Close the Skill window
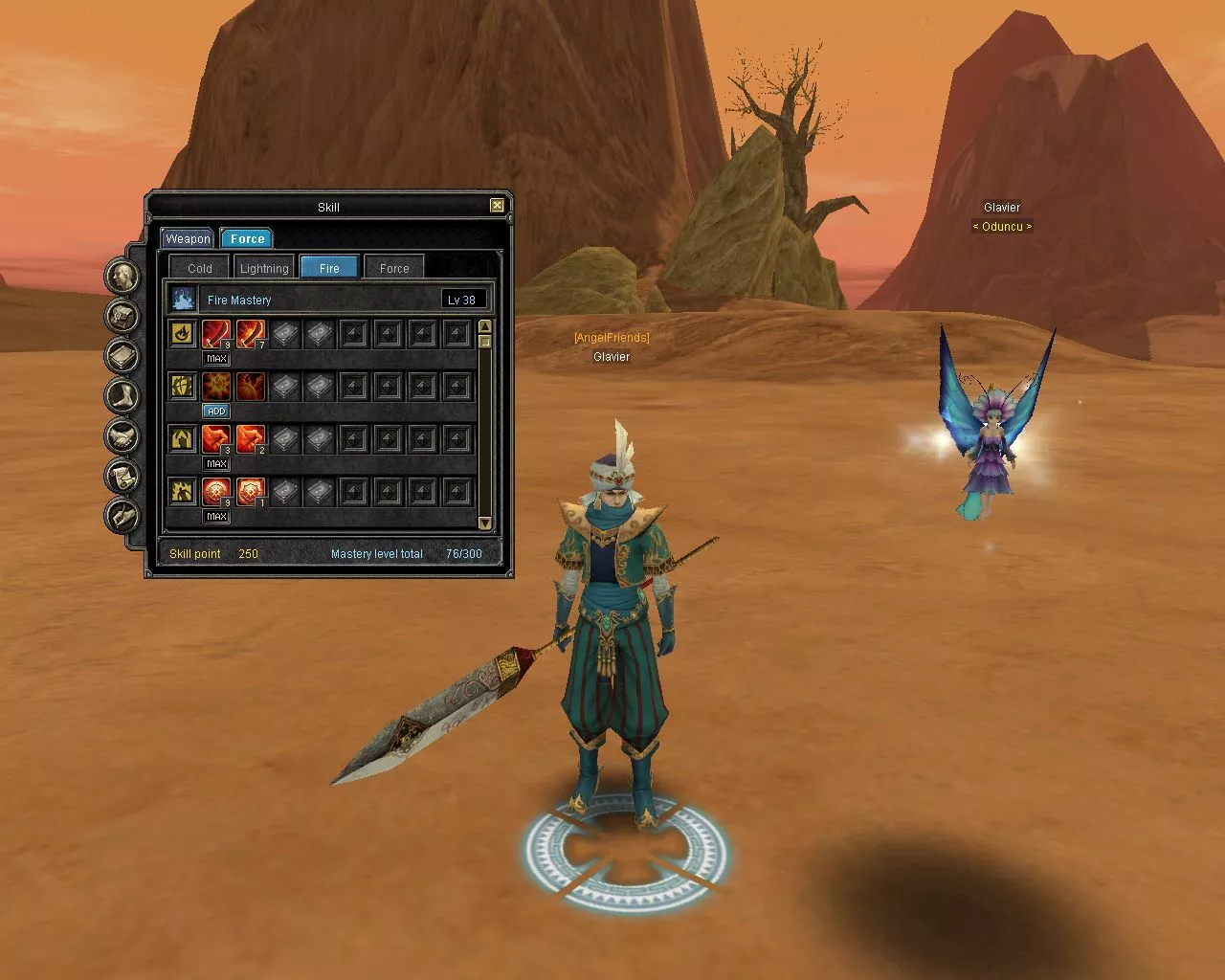 (497, 206)
